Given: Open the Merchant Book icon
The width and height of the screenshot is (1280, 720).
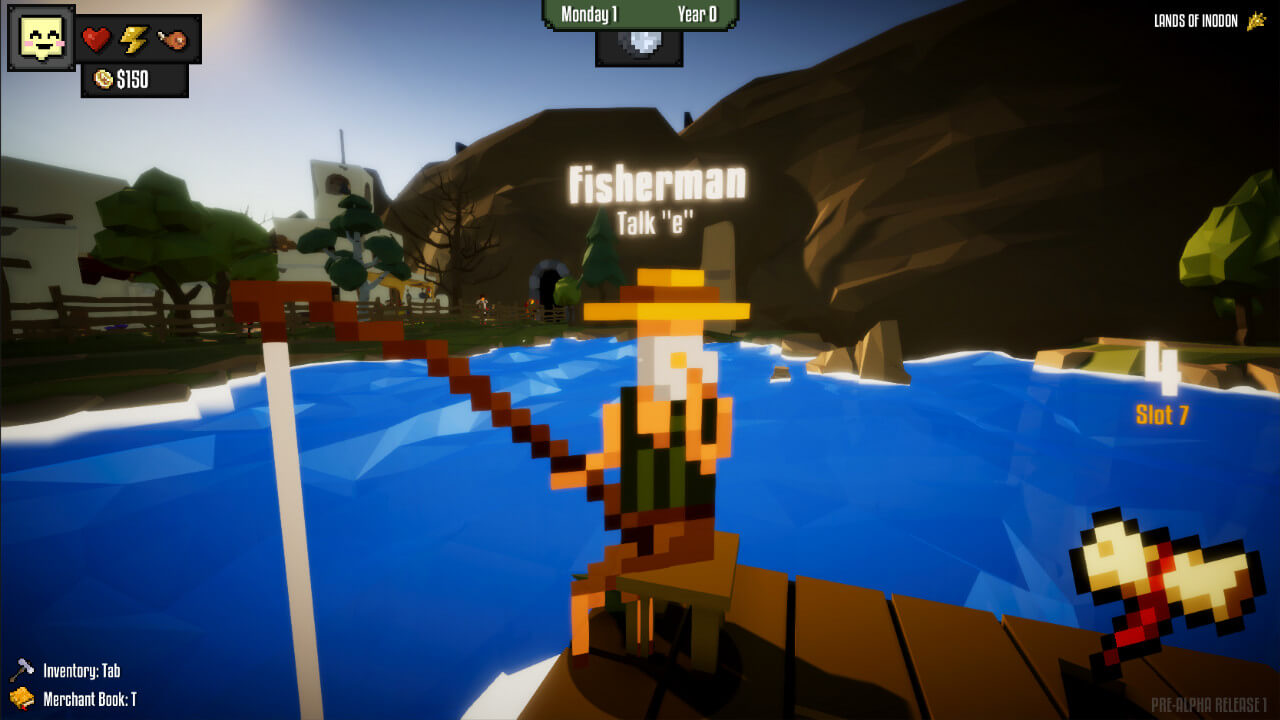Looking at the screenshot, I should coord(22,698).
